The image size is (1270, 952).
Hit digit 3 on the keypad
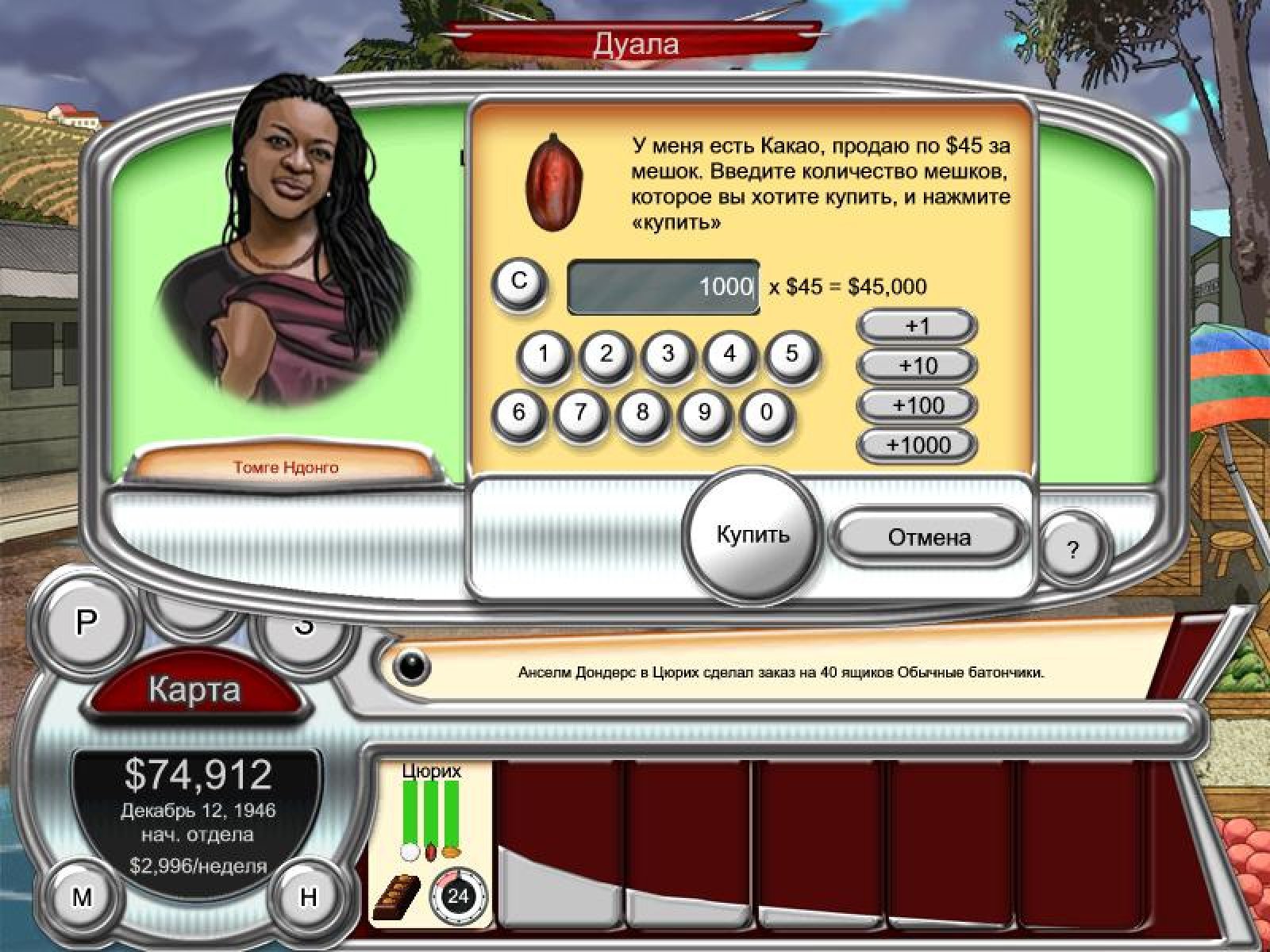click(x=668, y=355)
